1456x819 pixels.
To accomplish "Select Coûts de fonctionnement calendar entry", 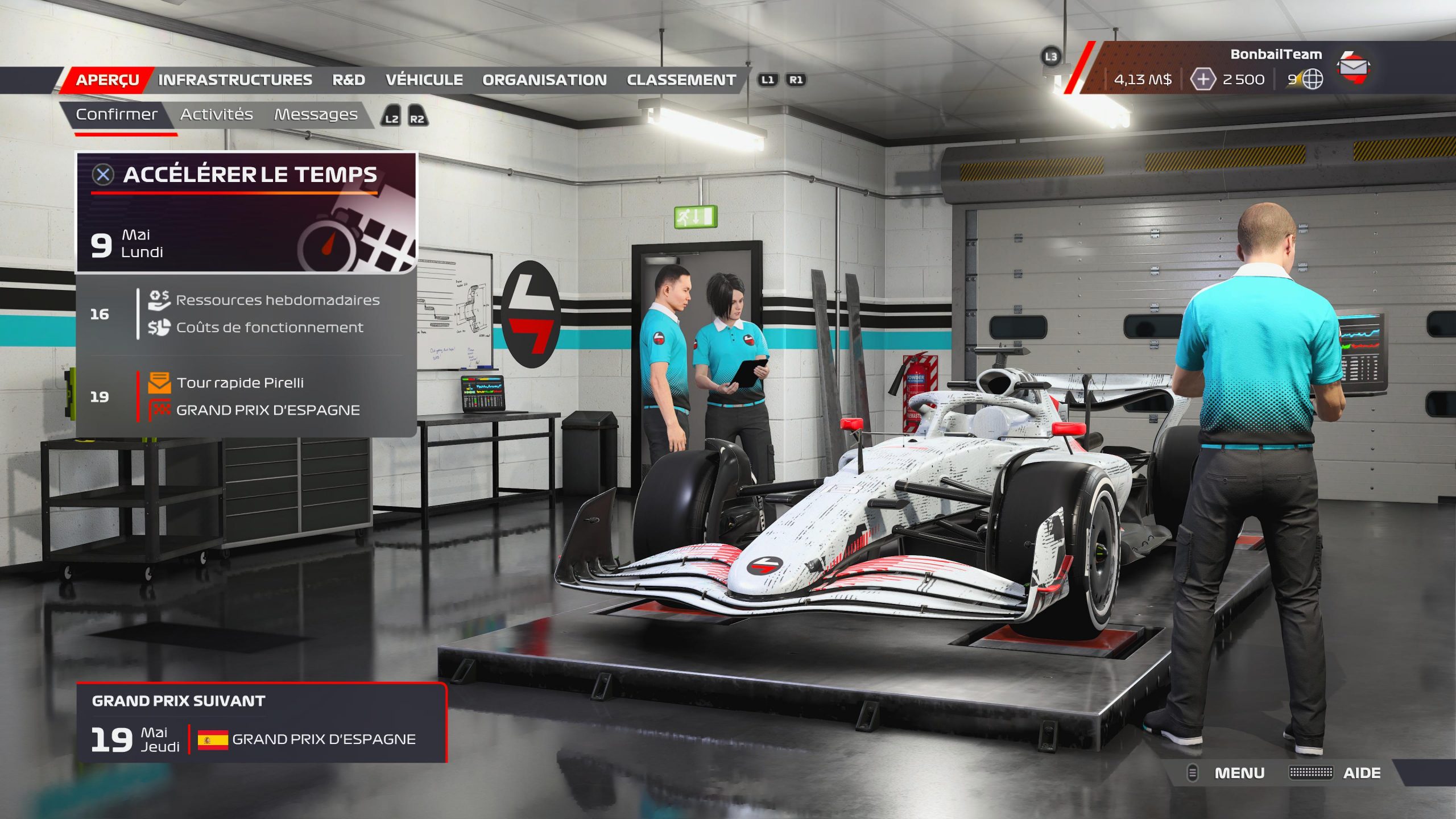I will click(x=269, y=328).
